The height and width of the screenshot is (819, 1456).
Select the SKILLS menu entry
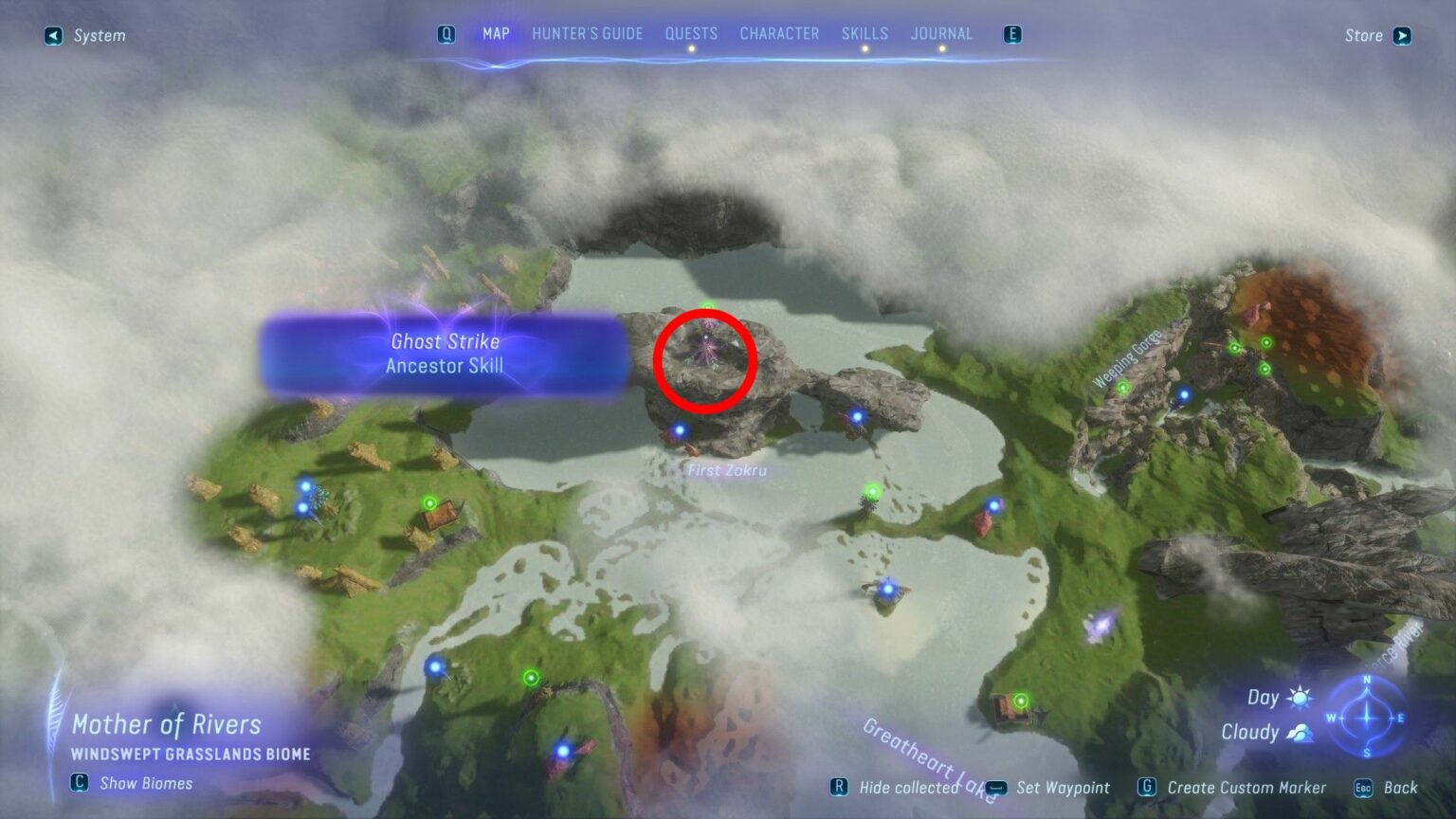[865, 33]
